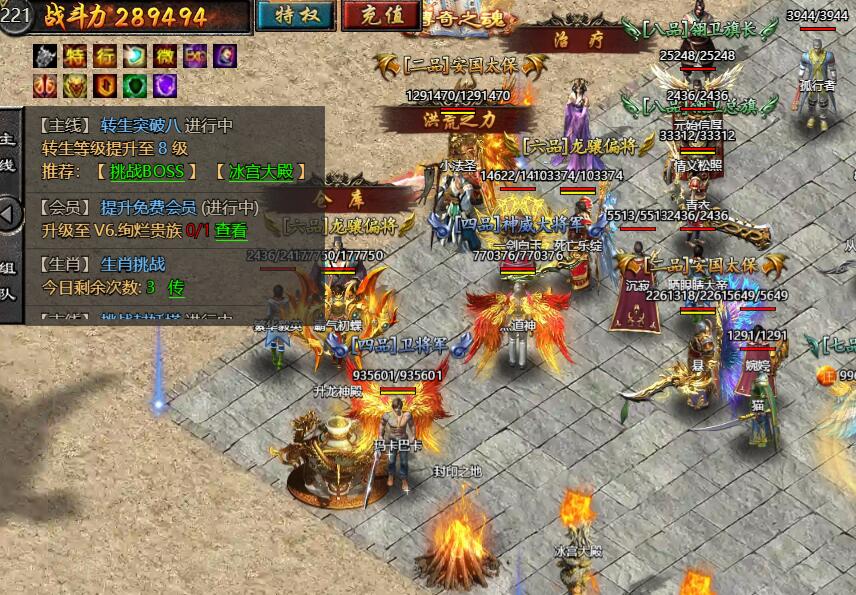Select the purple shield buff icon
Screen dimensions: 856x595
[164, 85]
